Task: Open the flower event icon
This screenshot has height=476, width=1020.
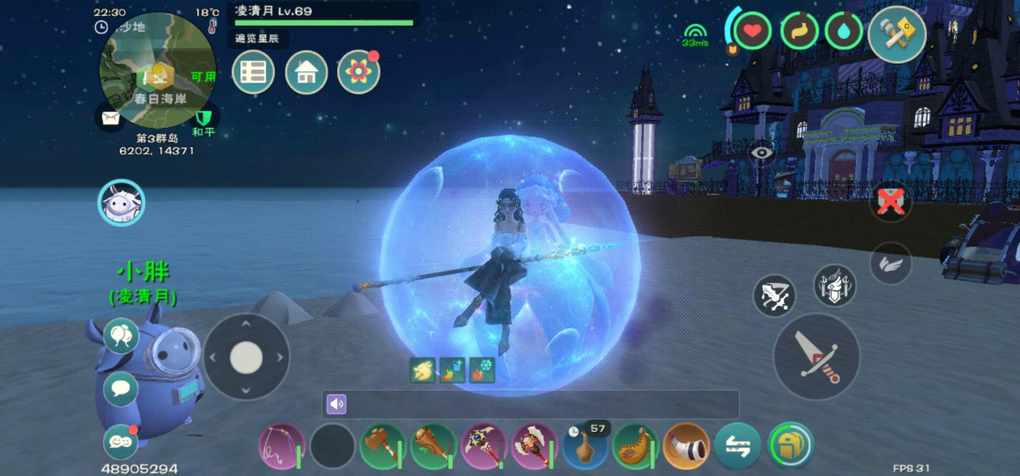Action: tap(358, 72)
